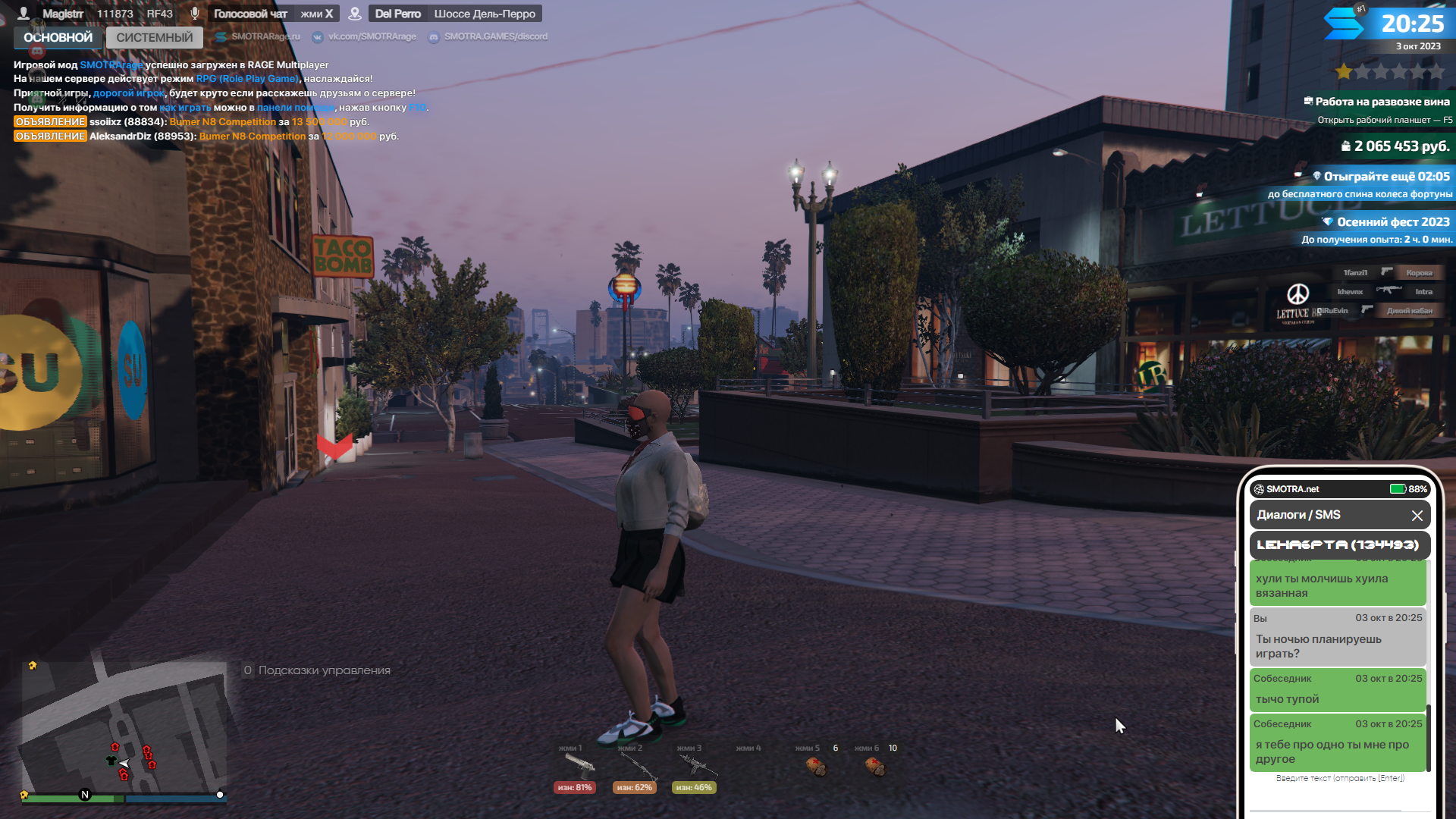This screenshot has height=819, width=1456.
Task: Open the Осенний фест 2023 event tracker
Action: pyautogui.click(x=1386, y=222)
